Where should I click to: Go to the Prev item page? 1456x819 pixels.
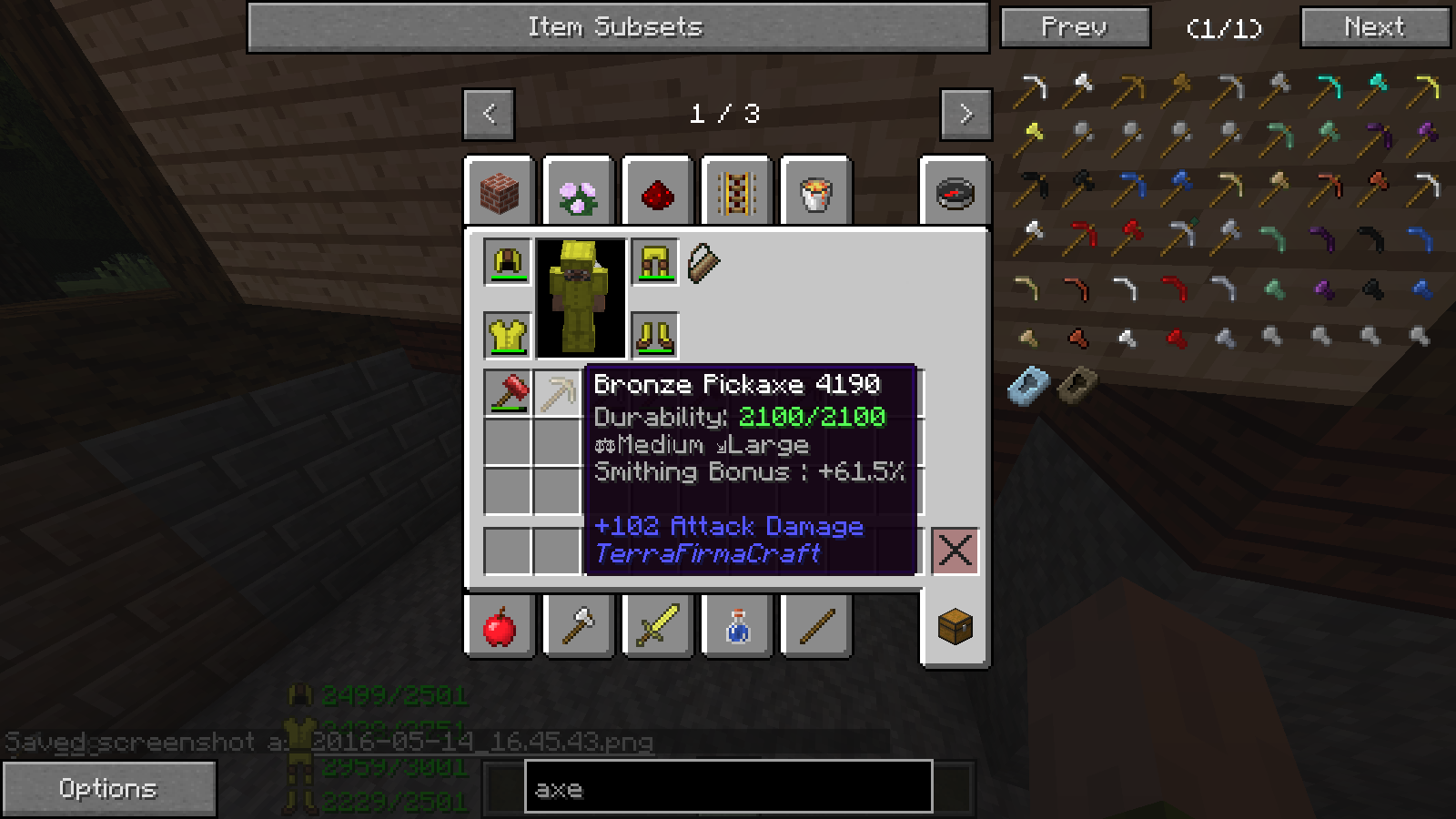coord(1075,27)
